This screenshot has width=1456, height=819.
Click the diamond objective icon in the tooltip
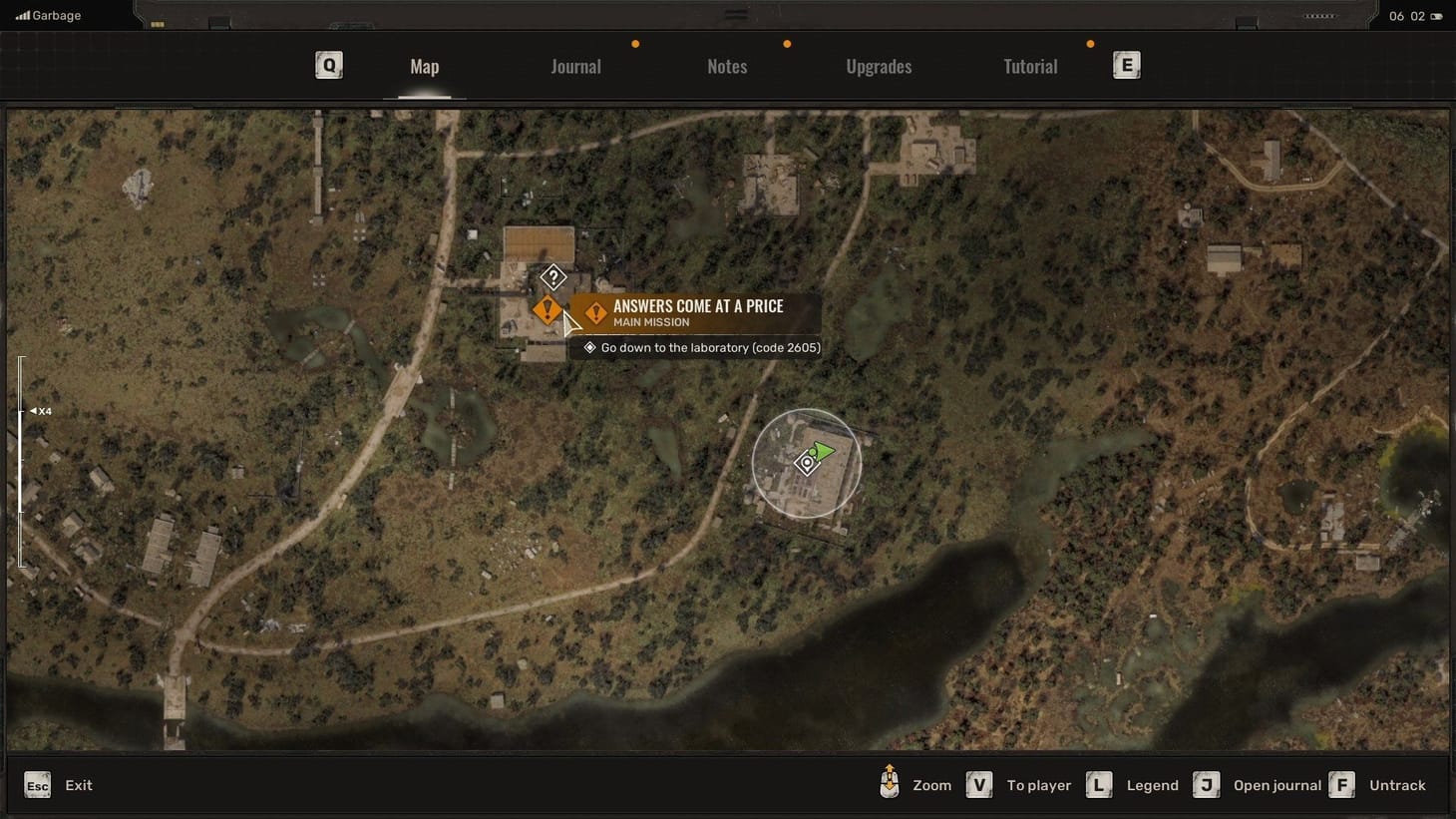click(589, 347)
